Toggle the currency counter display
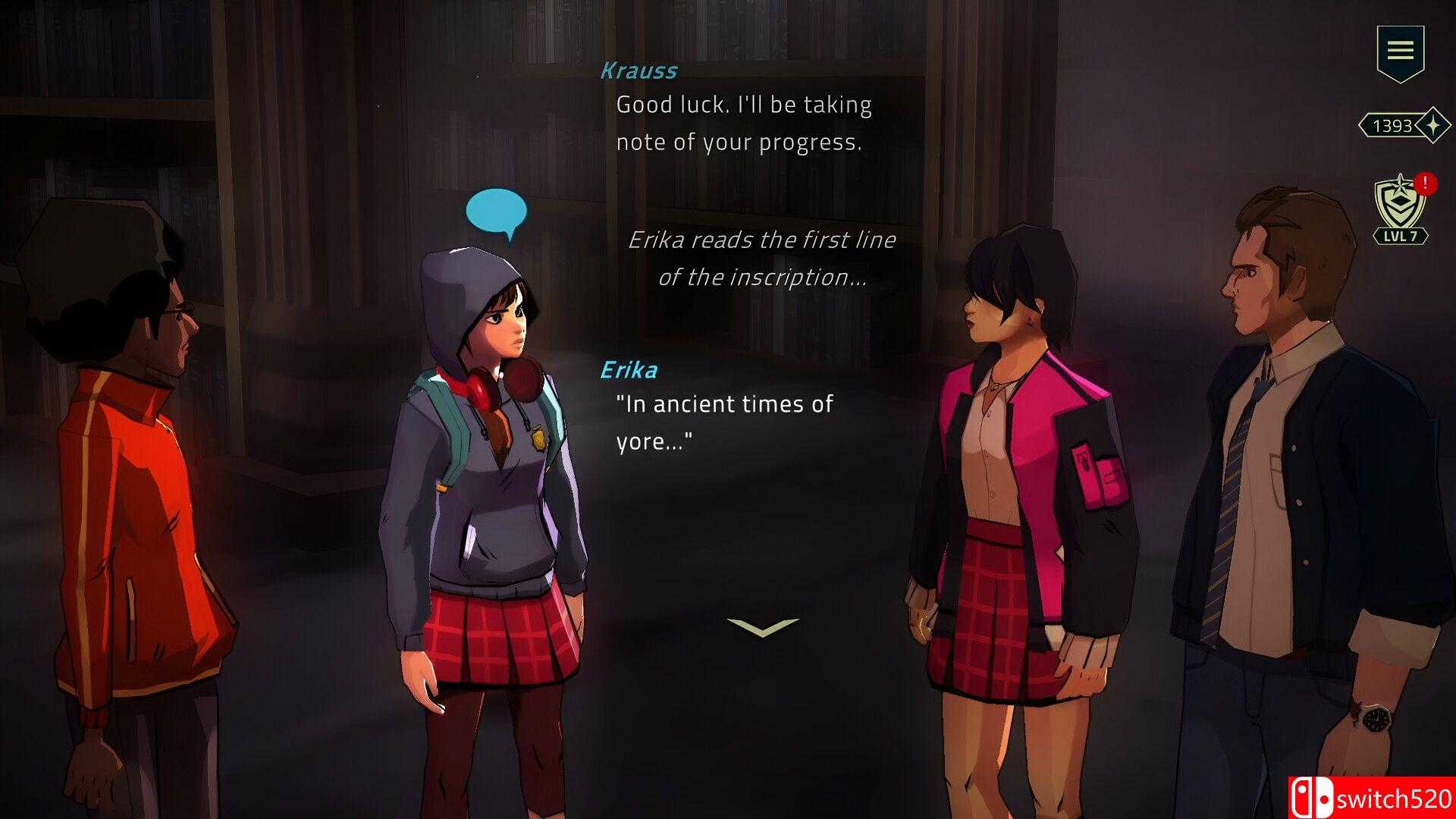 (1399, 127)
